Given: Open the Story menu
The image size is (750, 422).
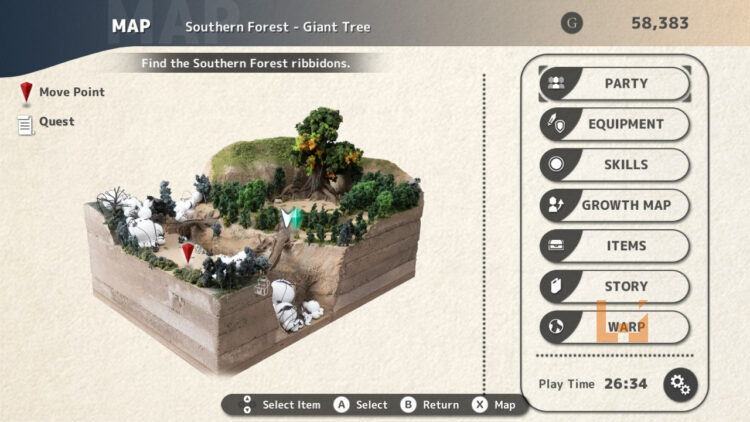Looking at the screenshot, I should [615, 287].
